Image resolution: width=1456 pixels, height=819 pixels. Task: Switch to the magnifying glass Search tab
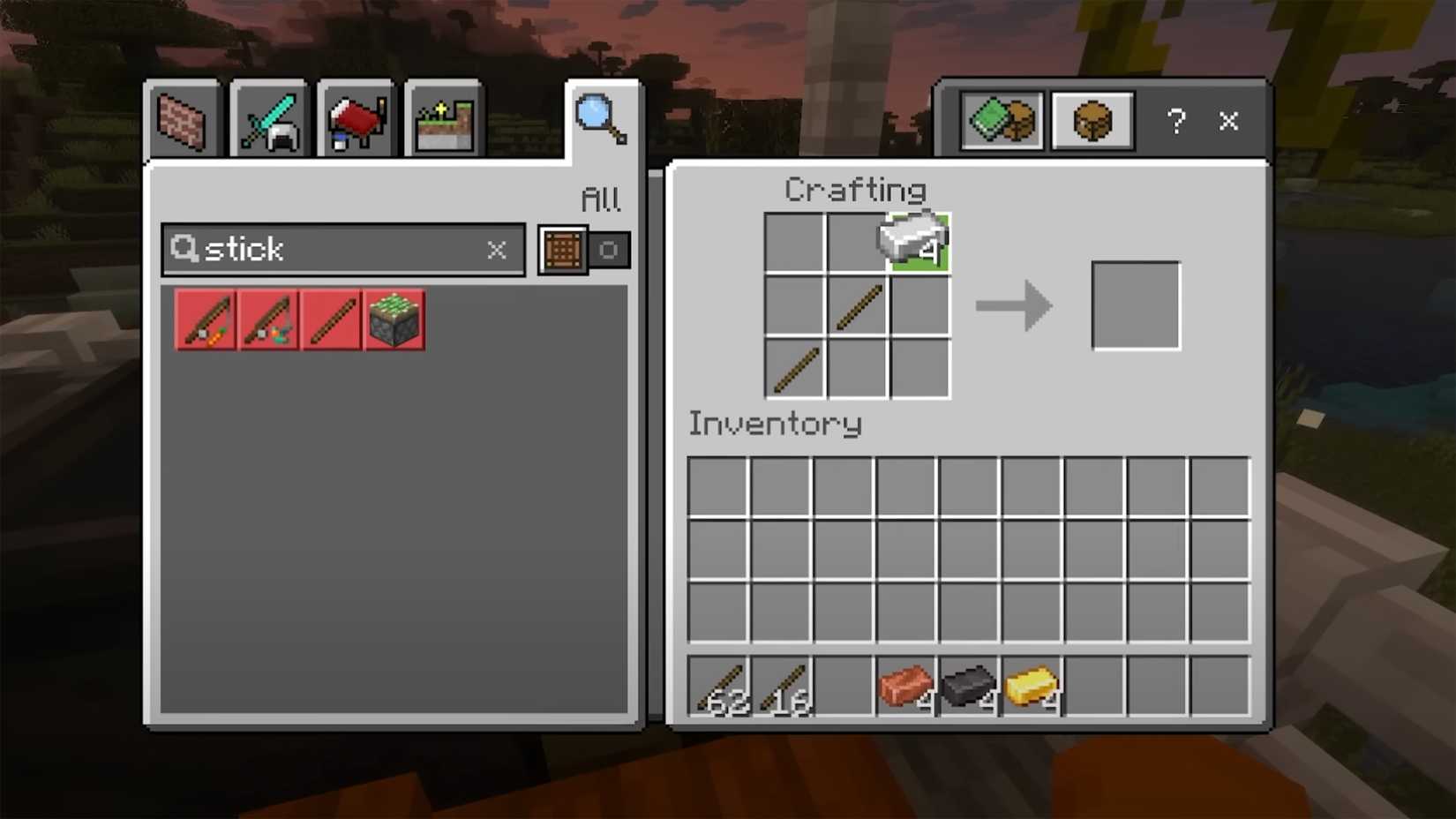click(x=601, y=119)
